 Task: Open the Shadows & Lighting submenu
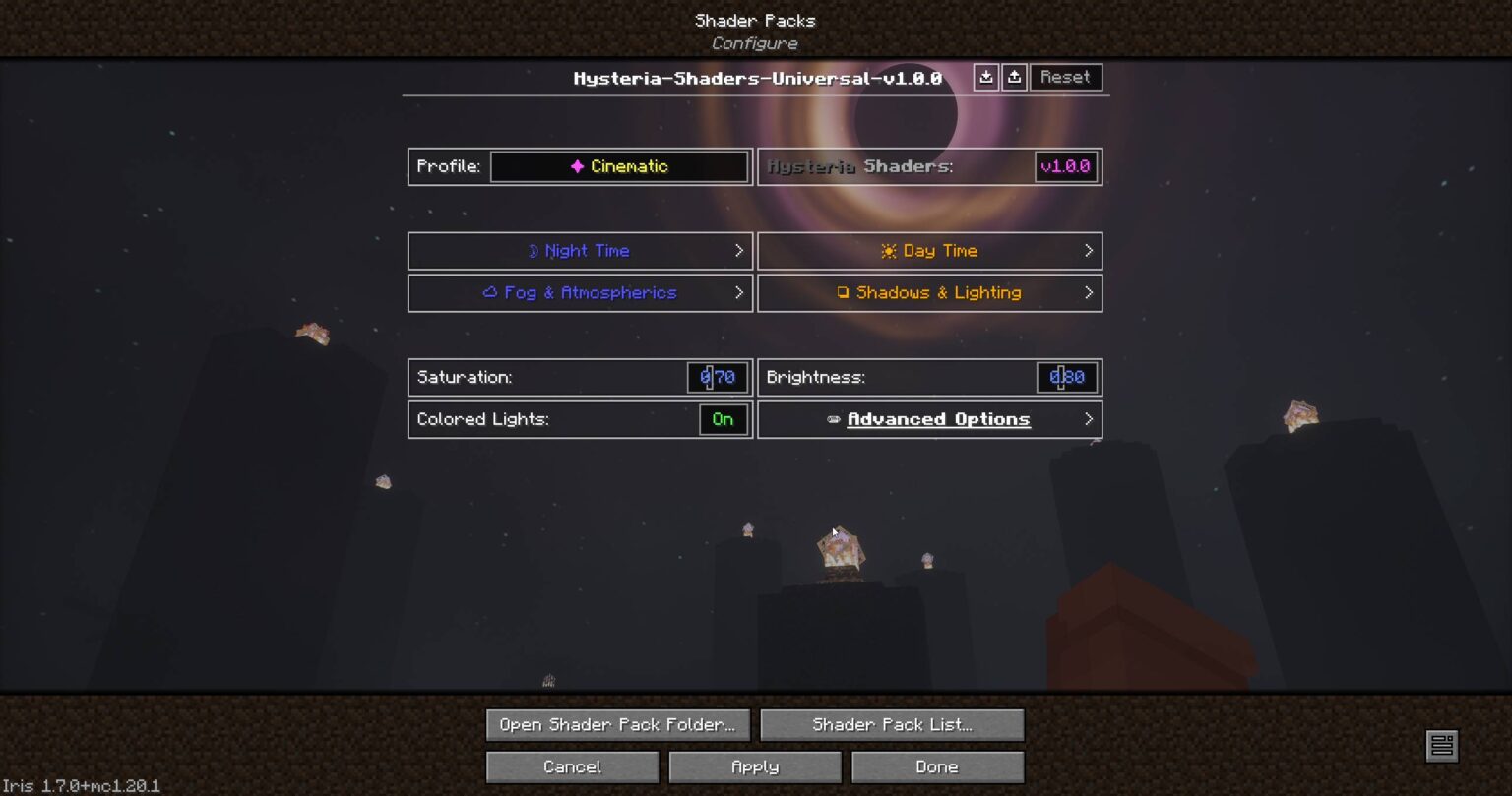(x=929, y=293)
